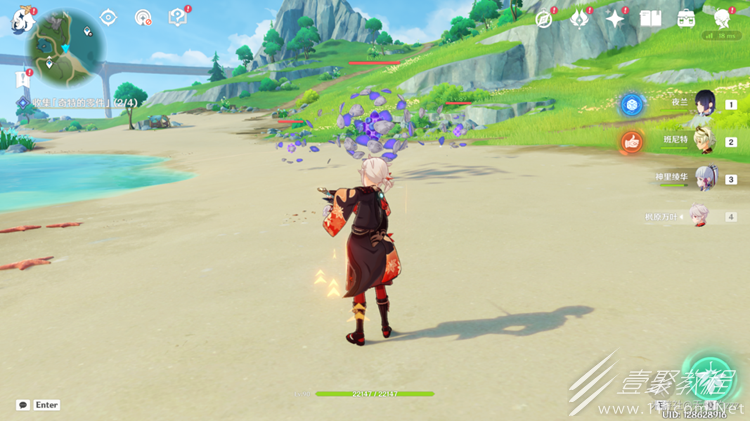Open the chat via speech bubble icon

click(22, 405)
